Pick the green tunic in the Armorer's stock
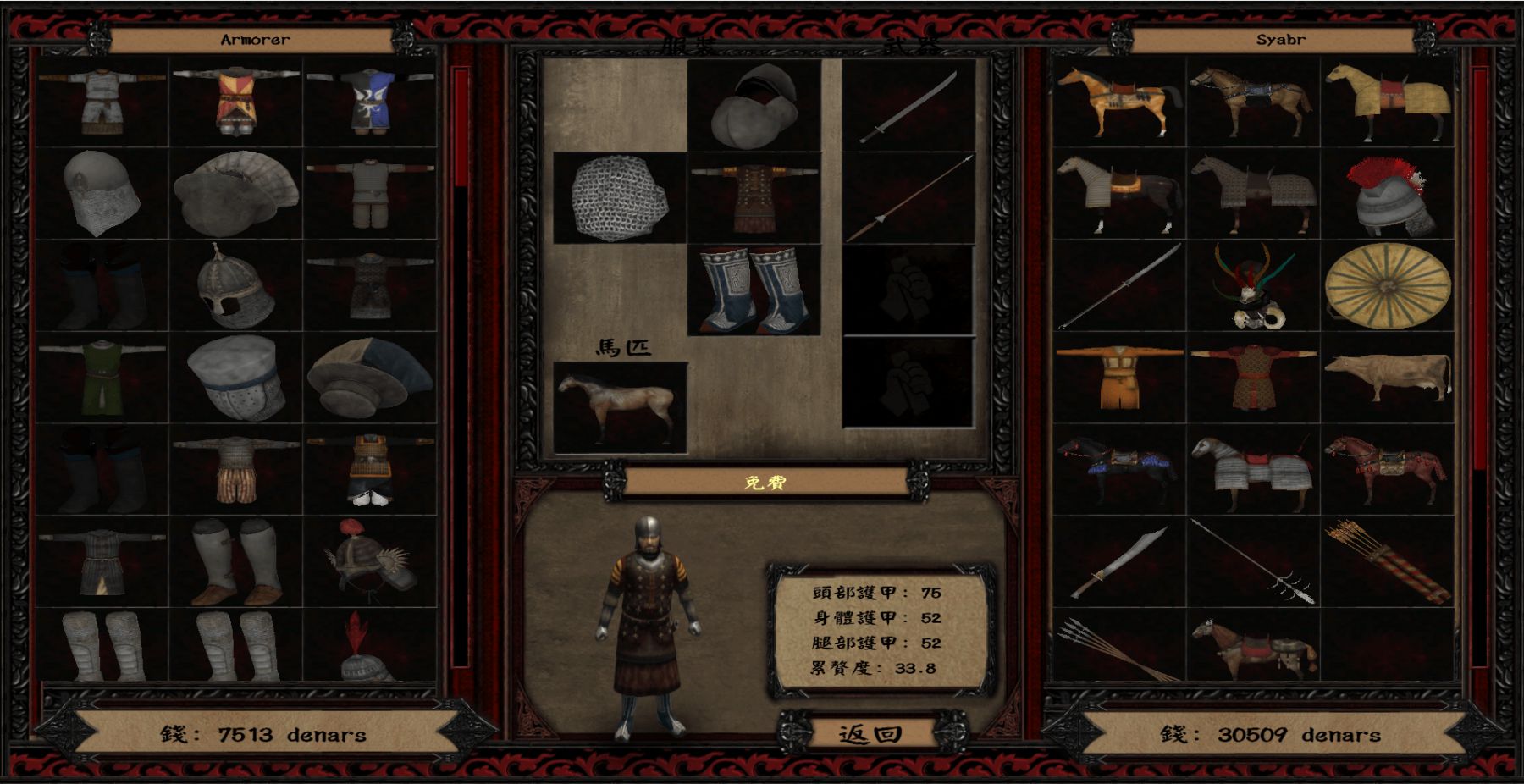The width and height of the screenshot is (1524, 784). (102, 378)
